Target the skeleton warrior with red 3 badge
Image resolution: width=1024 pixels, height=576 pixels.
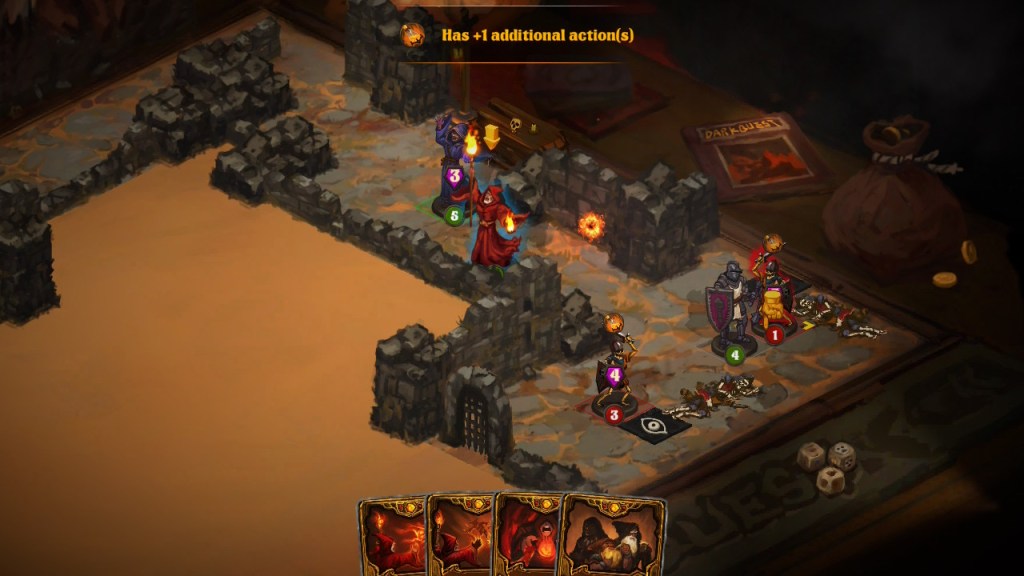pyautogui.click(x=614, y=375)
